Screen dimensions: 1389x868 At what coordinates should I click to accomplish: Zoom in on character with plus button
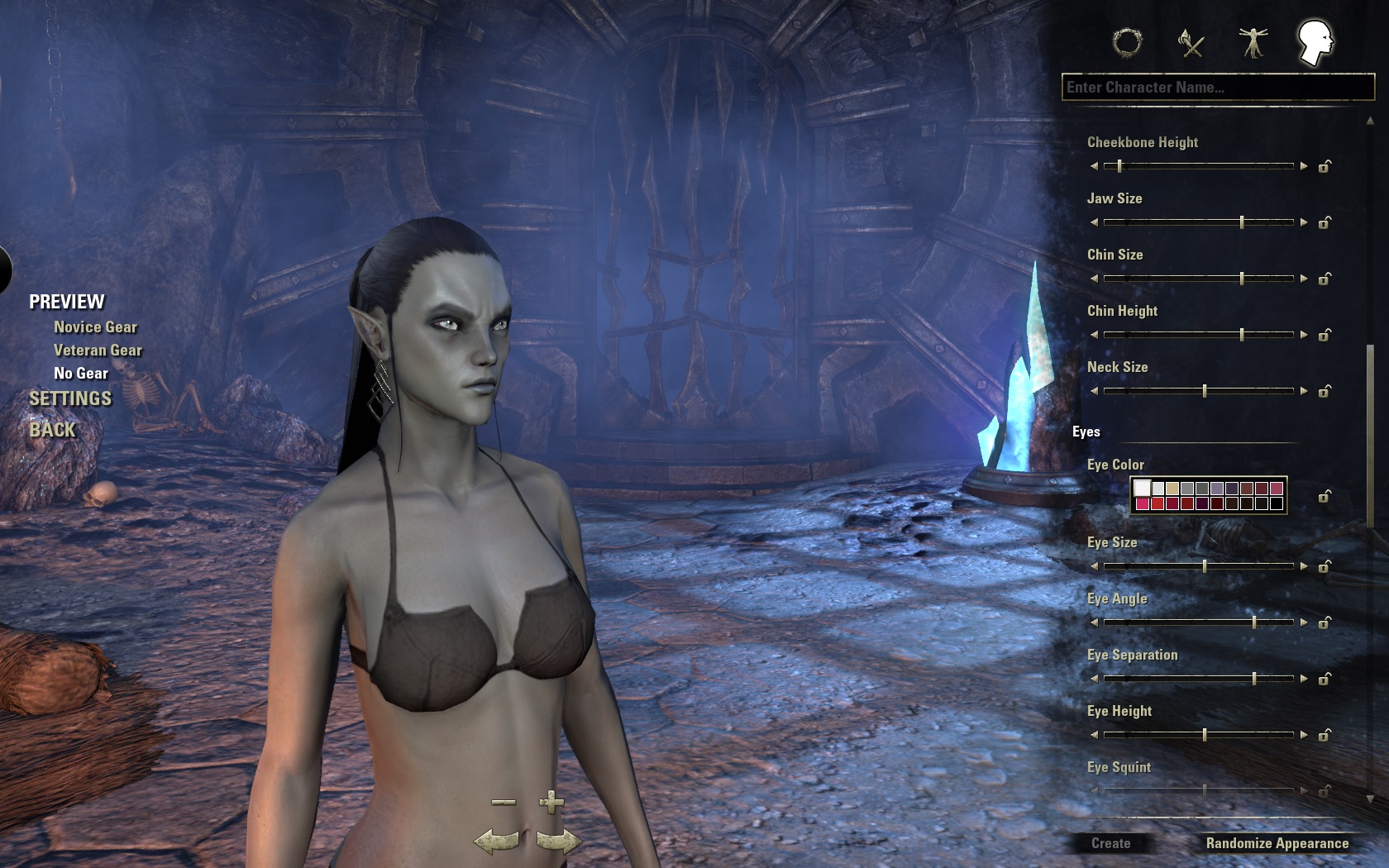tap(551, 802)
